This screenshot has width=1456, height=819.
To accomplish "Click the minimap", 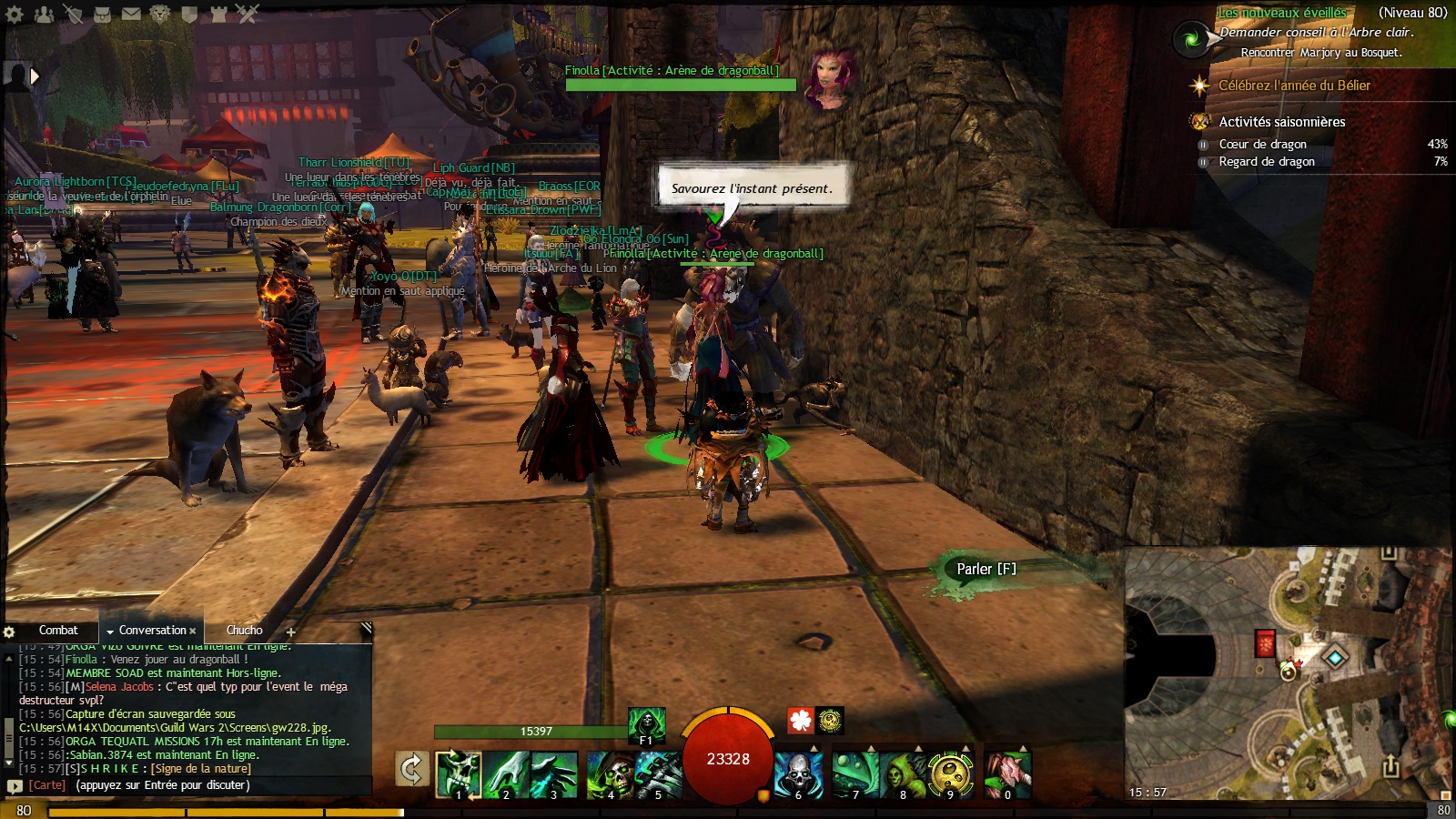I will (1288, 673).
